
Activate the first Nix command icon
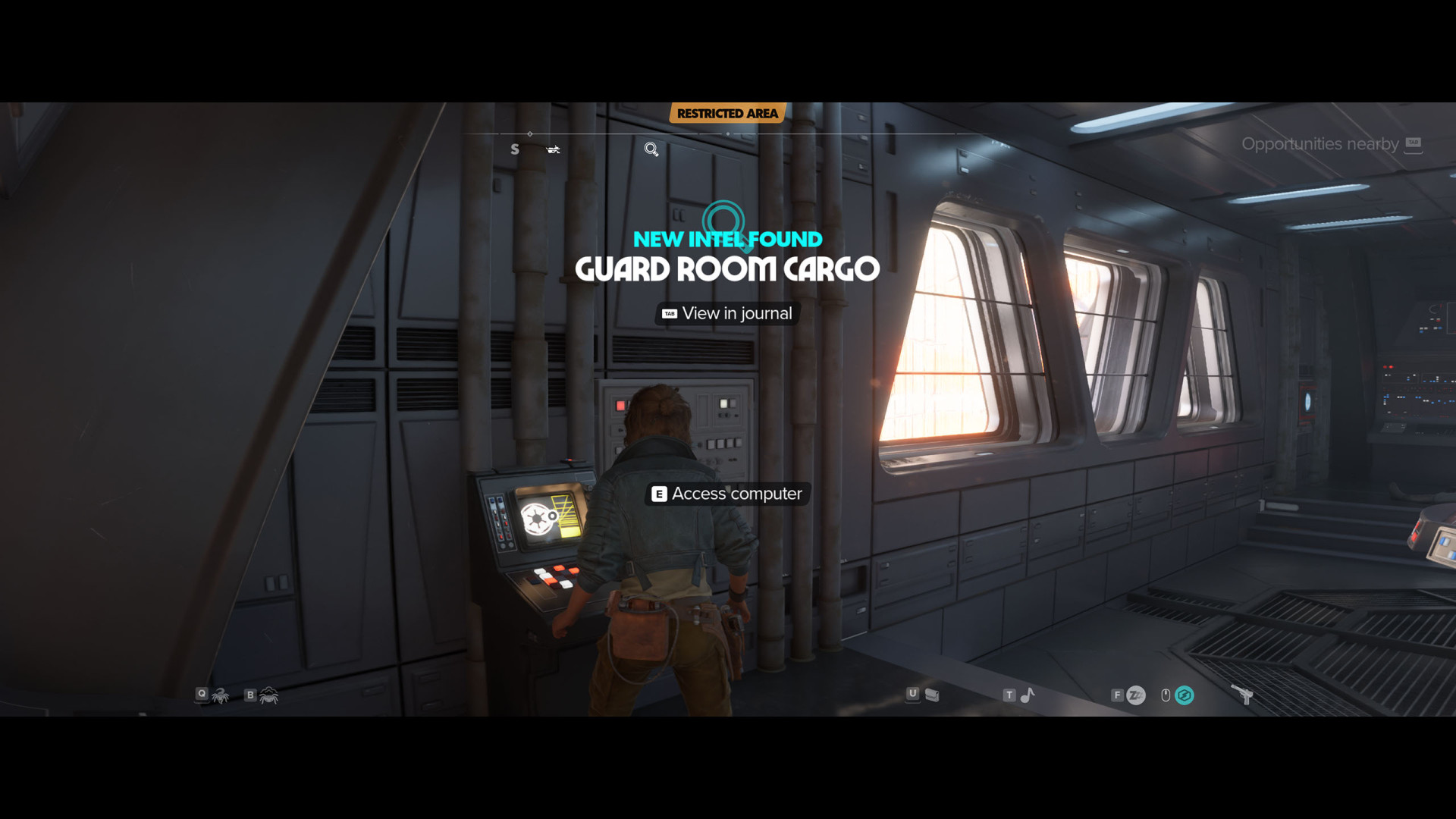(221, 695)
